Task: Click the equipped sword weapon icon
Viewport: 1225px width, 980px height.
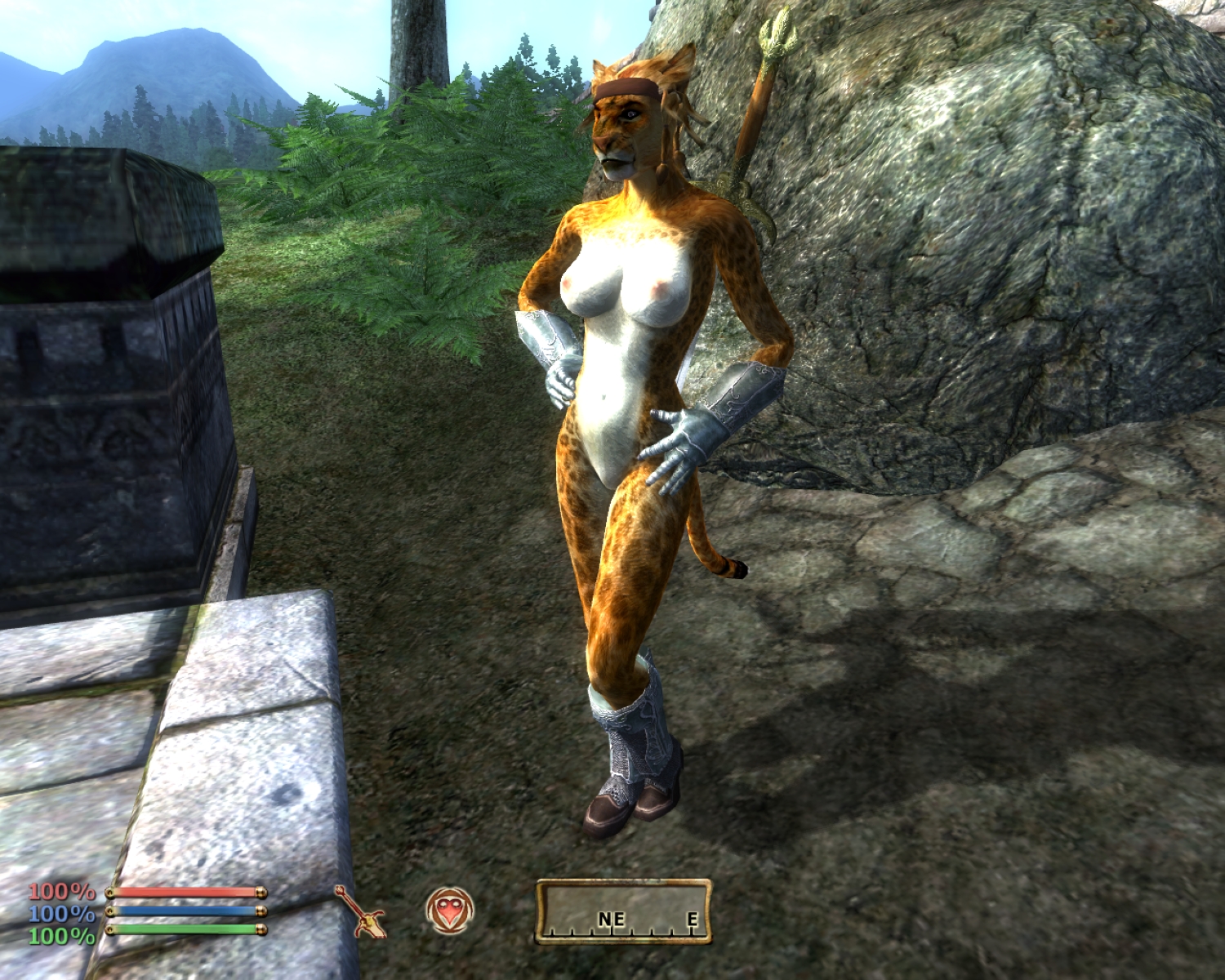Action: [x=360, y=912]
